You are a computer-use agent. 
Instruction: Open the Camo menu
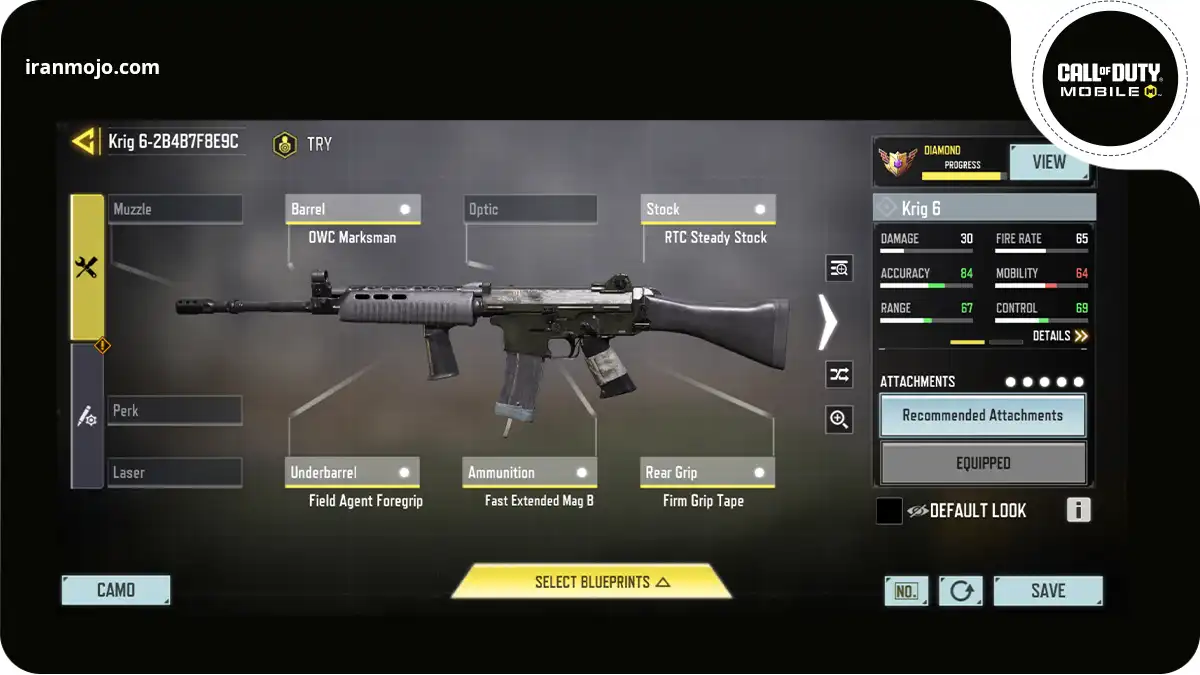click(116, 590)
